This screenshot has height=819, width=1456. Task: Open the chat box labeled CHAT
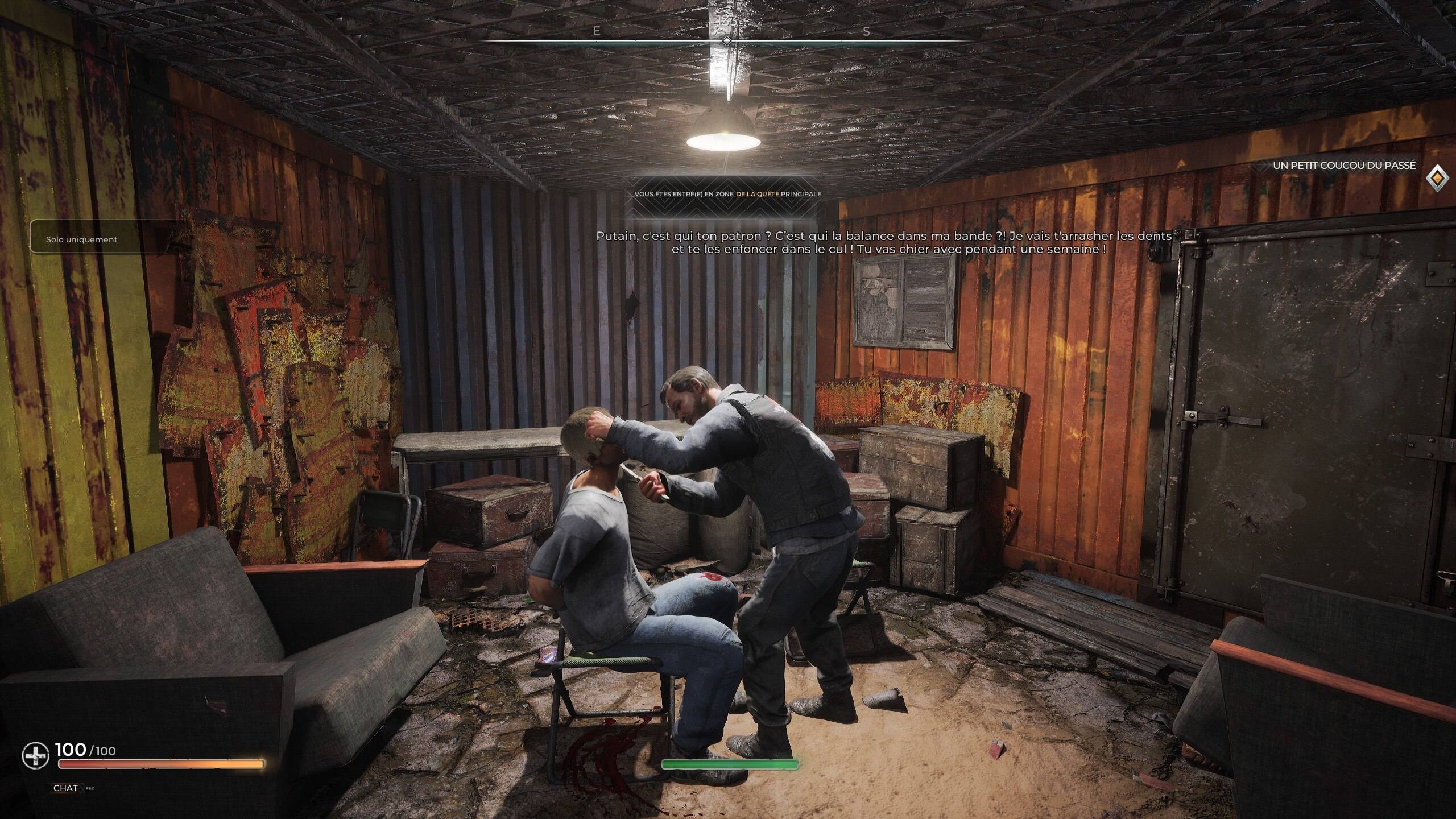pyautogui.click(x=65, y=788)
